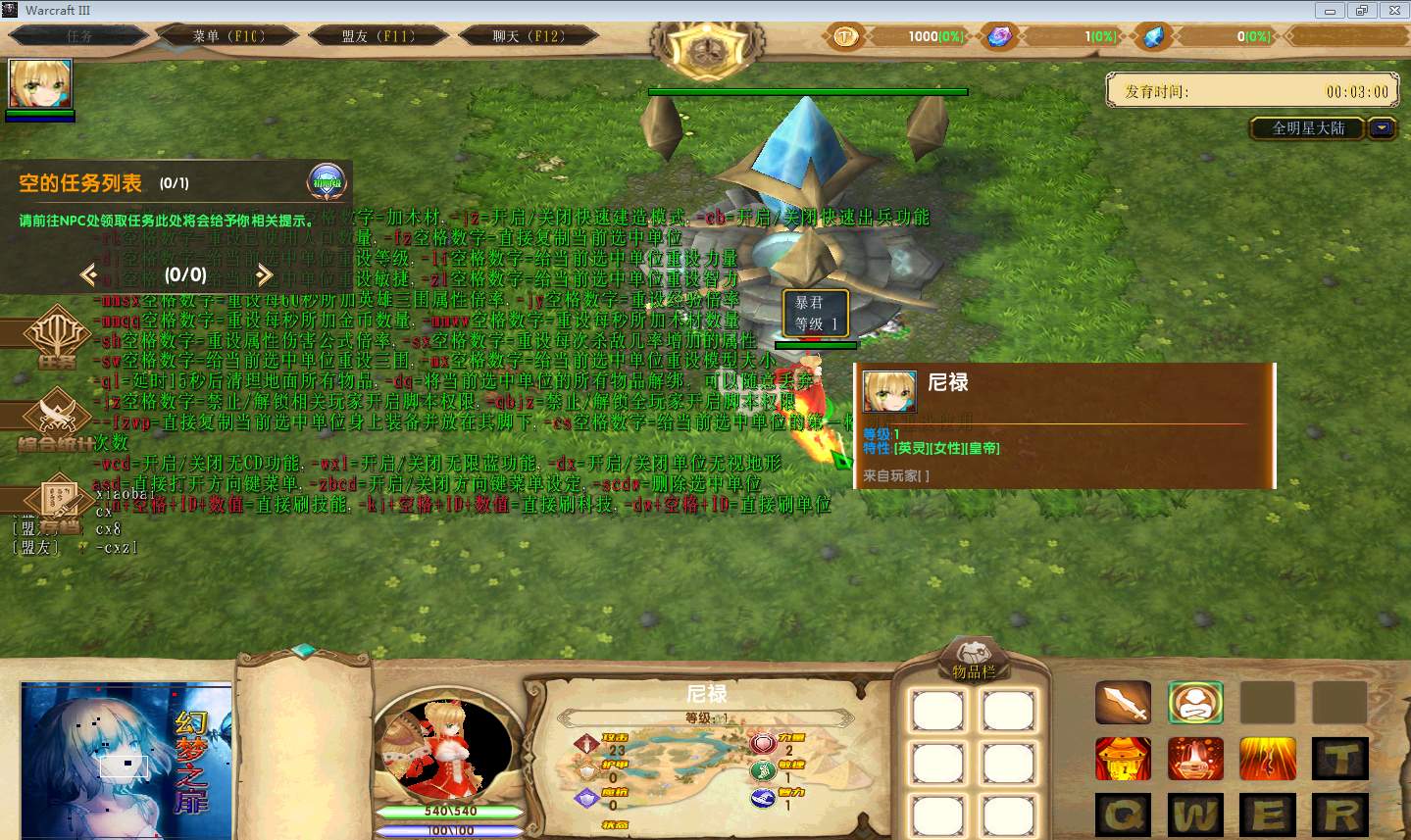Use the fiery light rays ability
The height and width of the screenshot is (840, 1411).
click(x=1268, y=759)
